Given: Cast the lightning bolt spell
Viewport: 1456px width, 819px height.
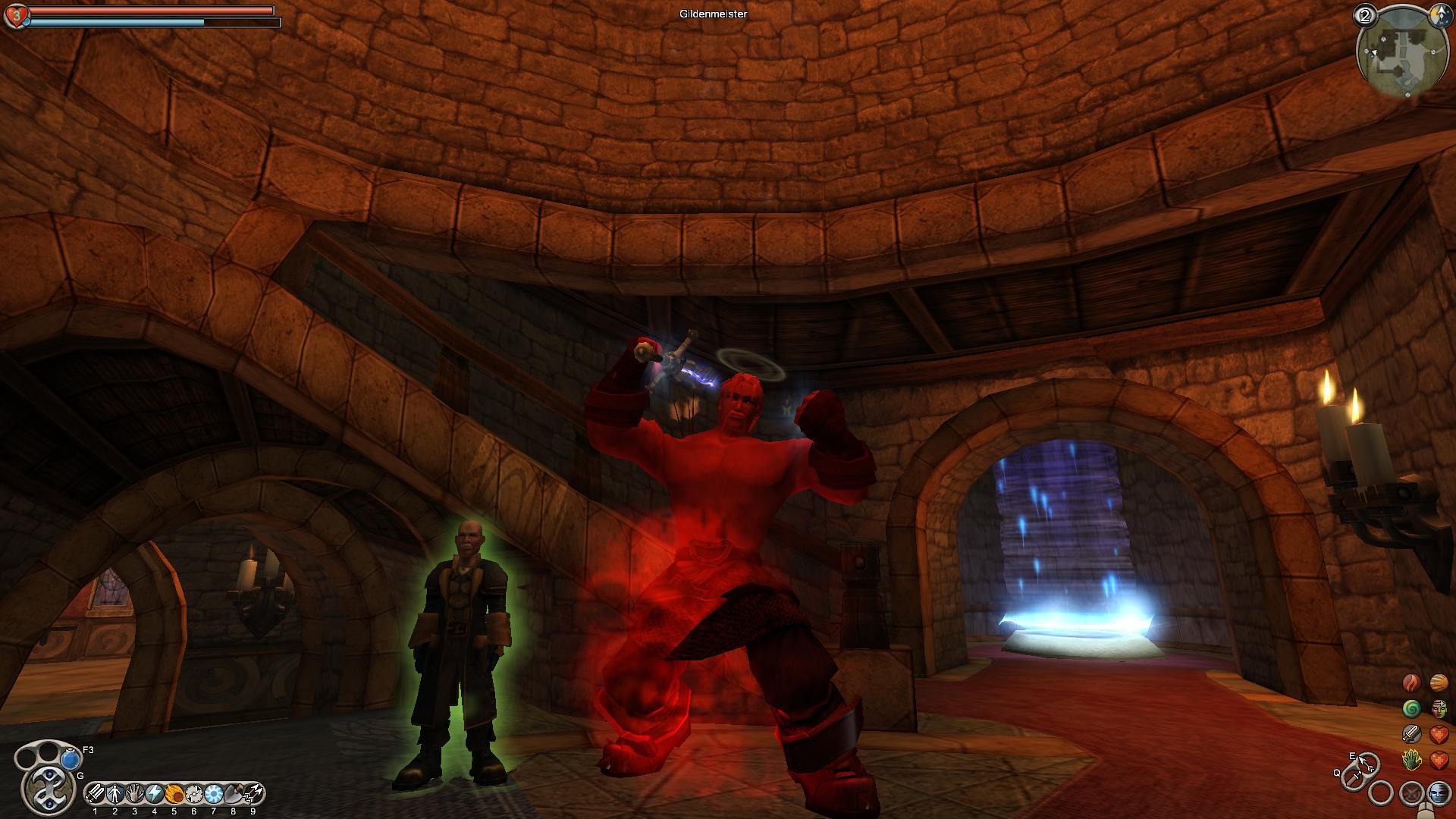Looking at the screenshot, I should pyautogui.click(x=155, y=794).
